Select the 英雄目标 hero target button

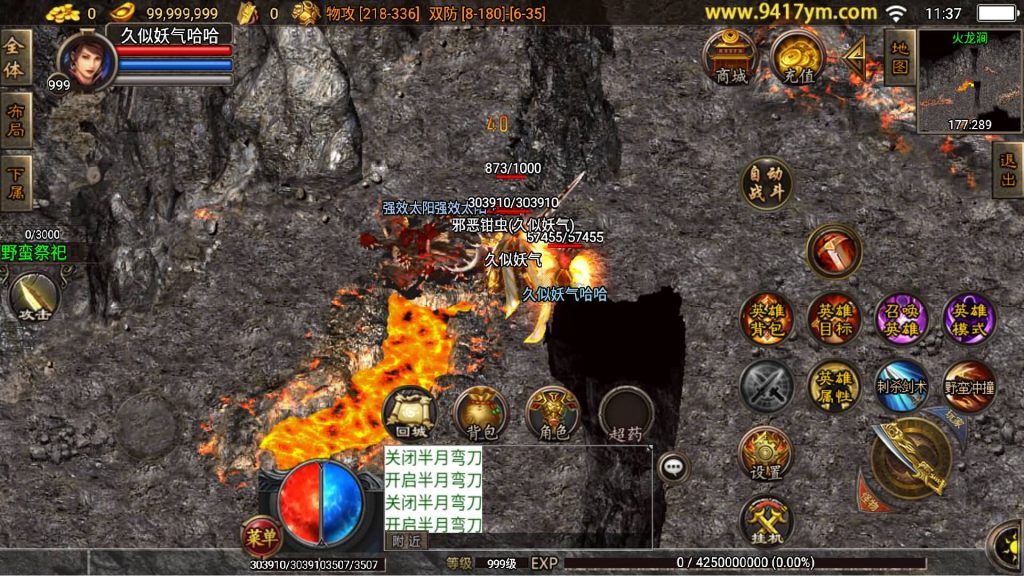pos(834,319)
